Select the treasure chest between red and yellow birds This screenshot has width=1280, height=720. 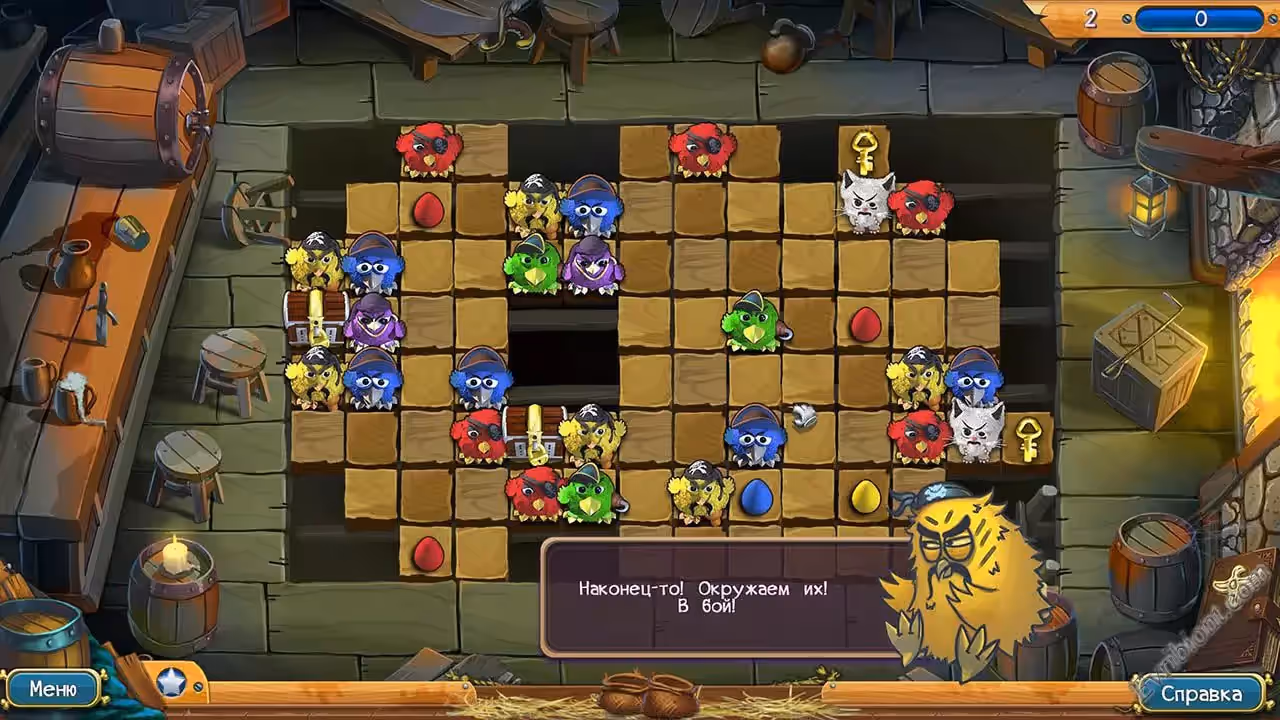pos(537,432)
